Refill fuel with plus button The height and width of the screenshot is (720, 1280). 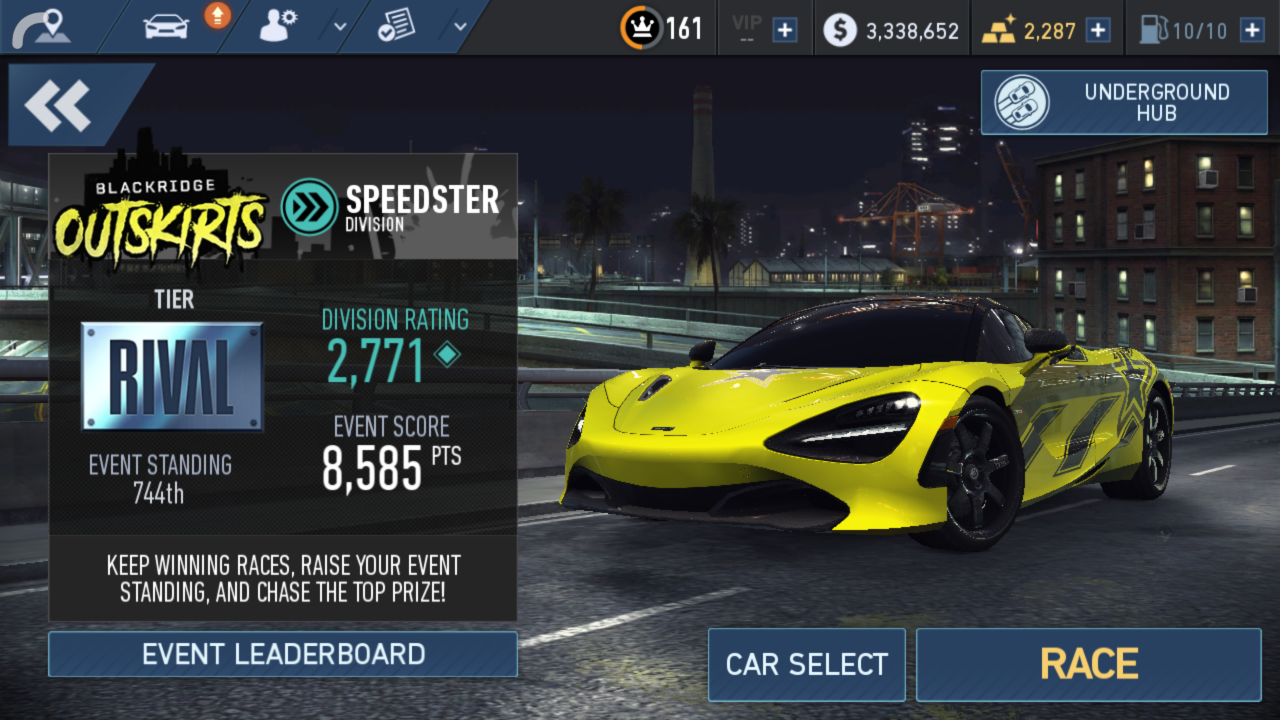point(1252,30)
